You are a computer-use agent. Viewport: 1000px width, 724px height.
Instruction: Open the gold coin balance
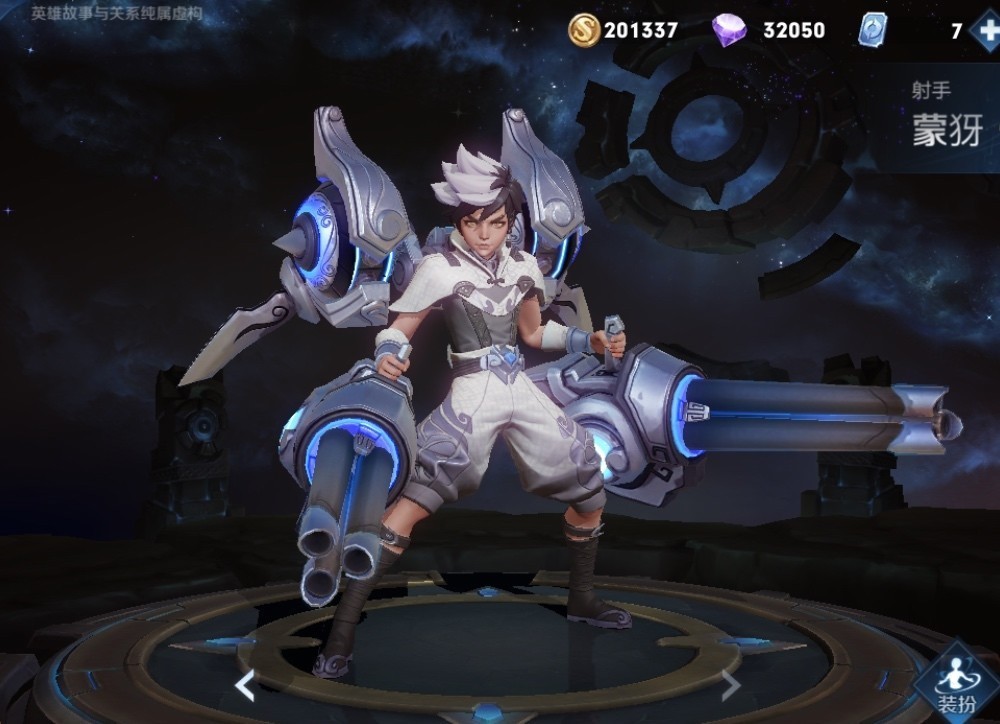(623, 30)
